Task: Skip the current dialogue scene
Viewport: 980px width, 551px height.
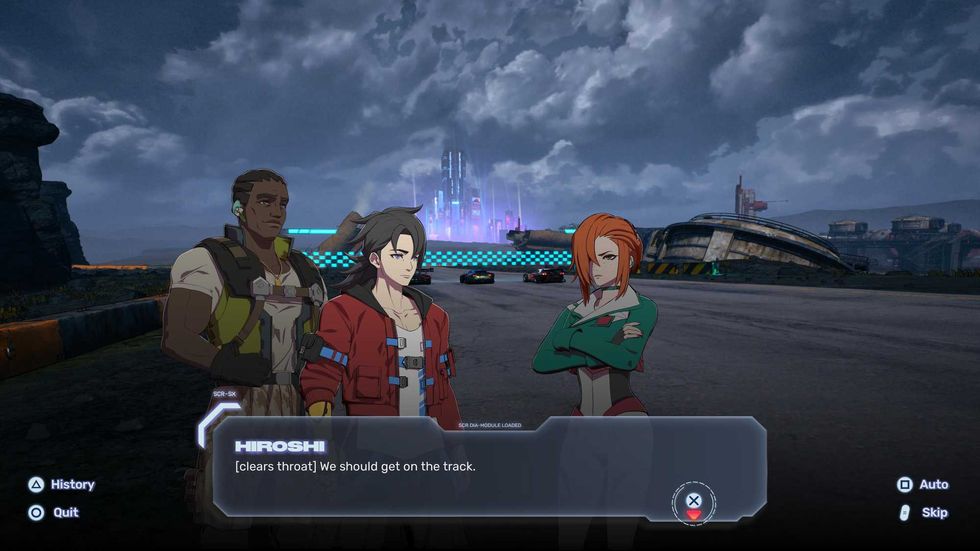Action: click(923, 512)
